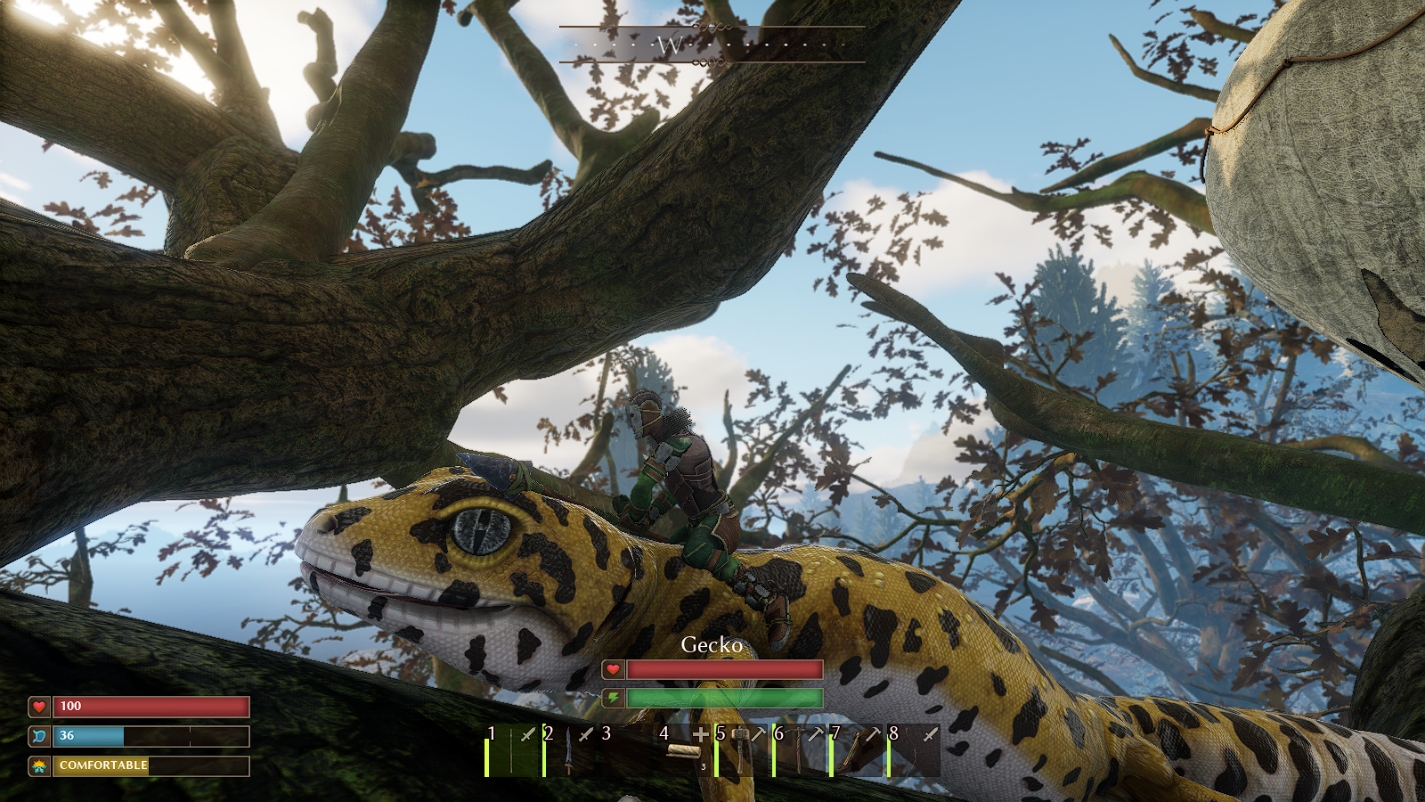Viewport: 1425px width, 802px height.
Task: Click the red player health bar showing 100
Action: click(150, 706)
